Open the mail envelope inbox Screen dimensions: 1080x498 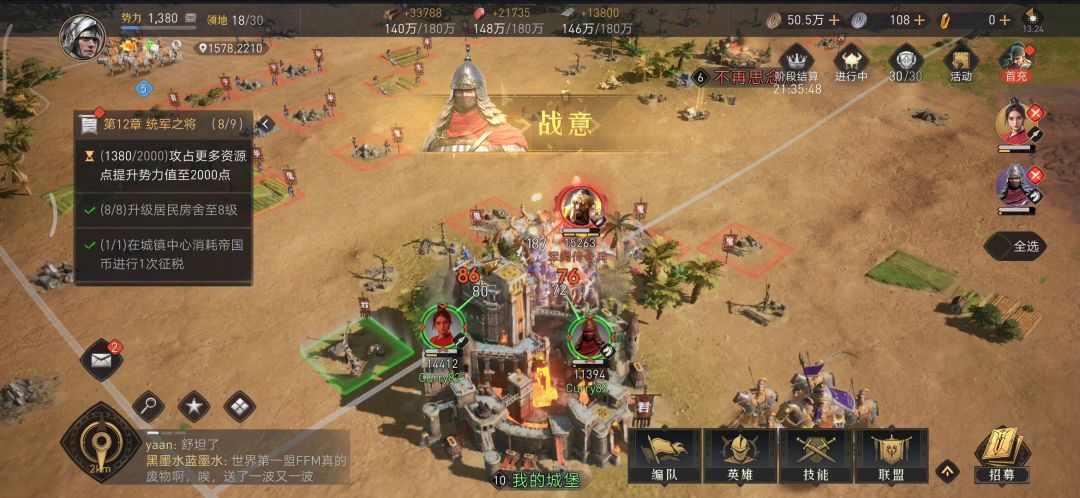[x=100, y=359]
